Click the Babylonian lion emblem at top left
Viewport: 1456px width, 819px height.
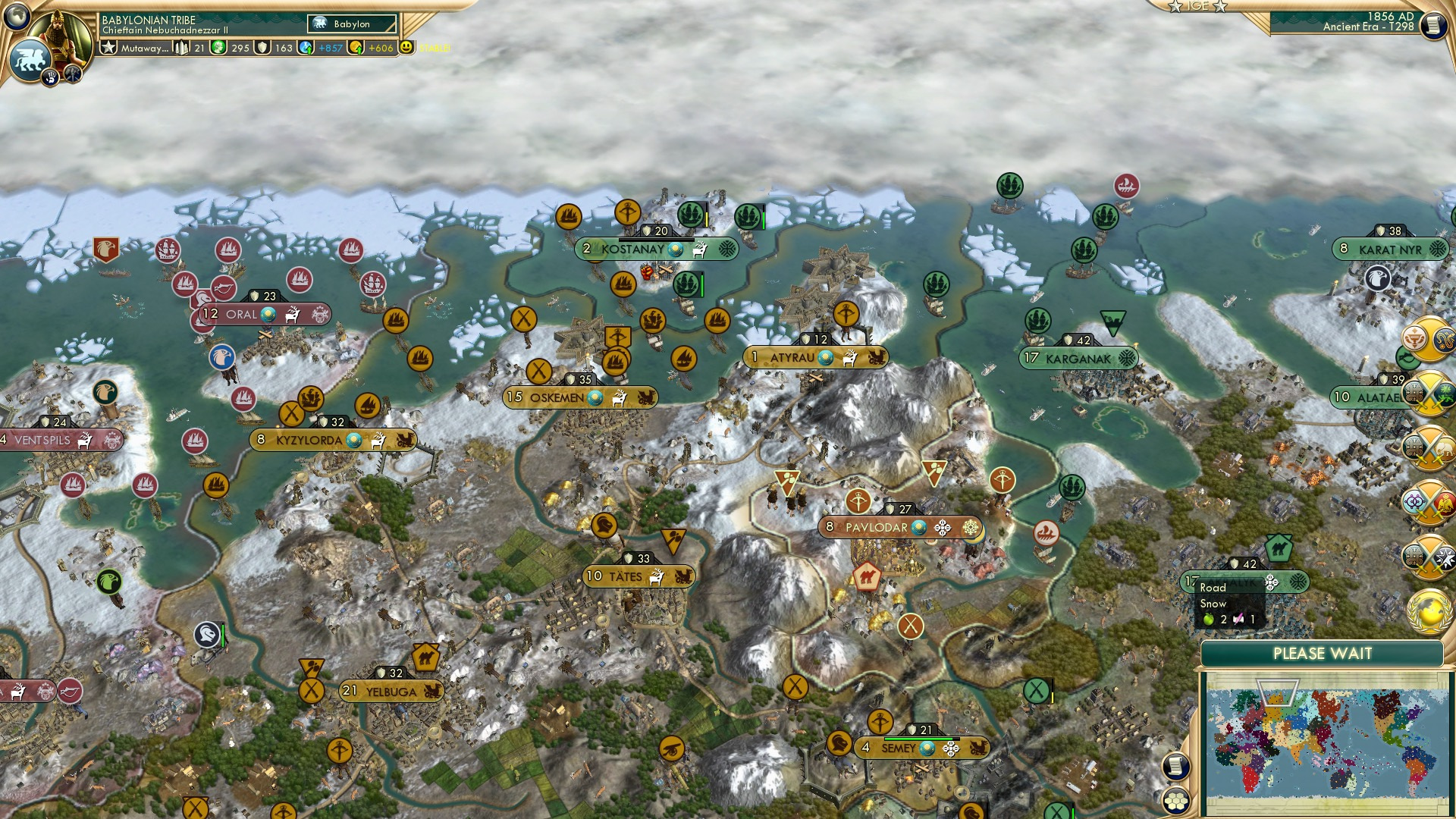30,57
